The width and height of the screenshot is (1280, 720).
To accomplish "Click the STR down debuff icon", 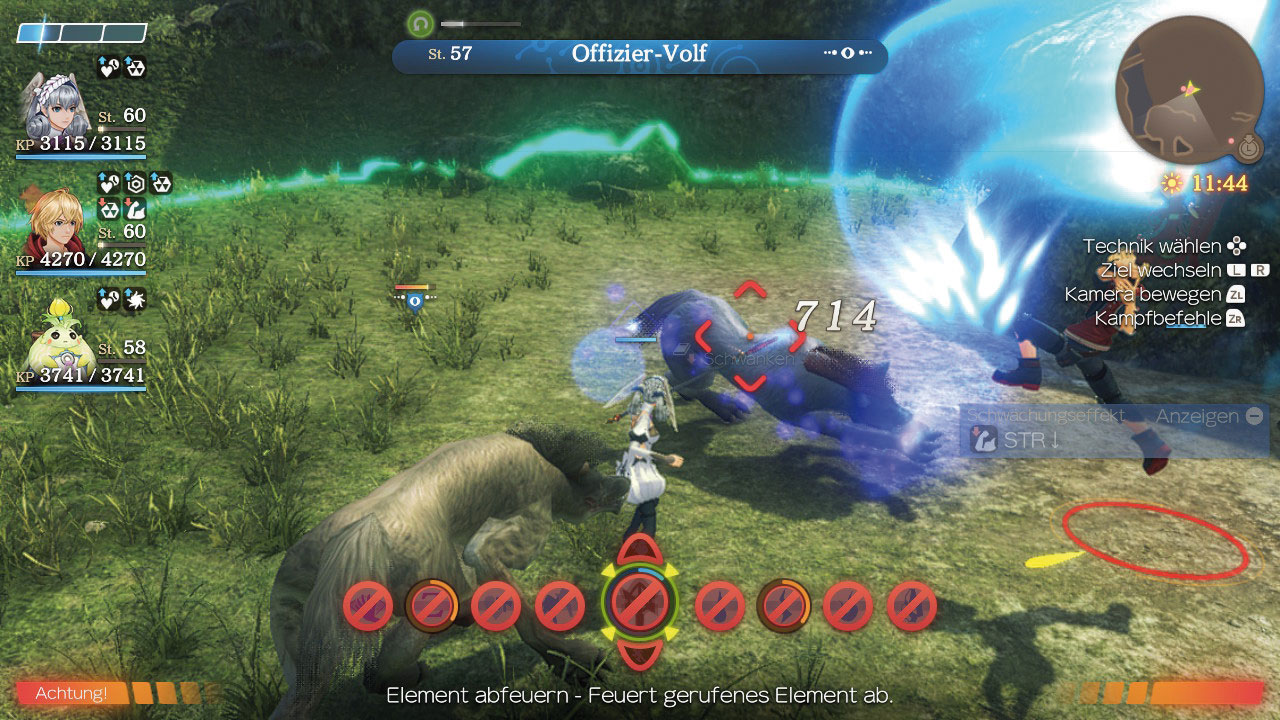I will tap(985, 440).
